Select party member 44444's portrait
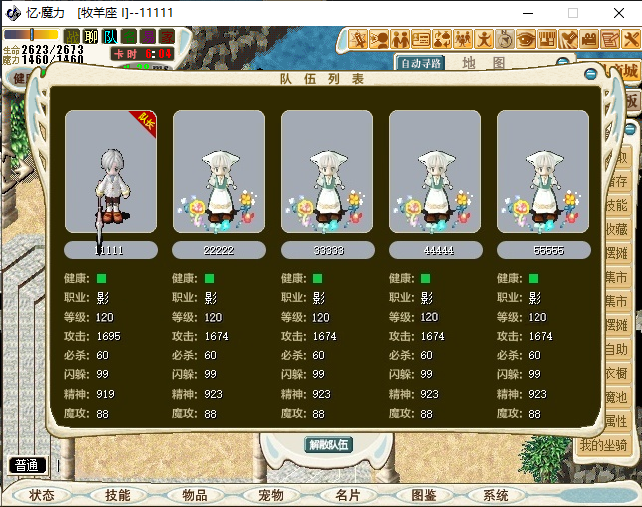 click(435, 172)
